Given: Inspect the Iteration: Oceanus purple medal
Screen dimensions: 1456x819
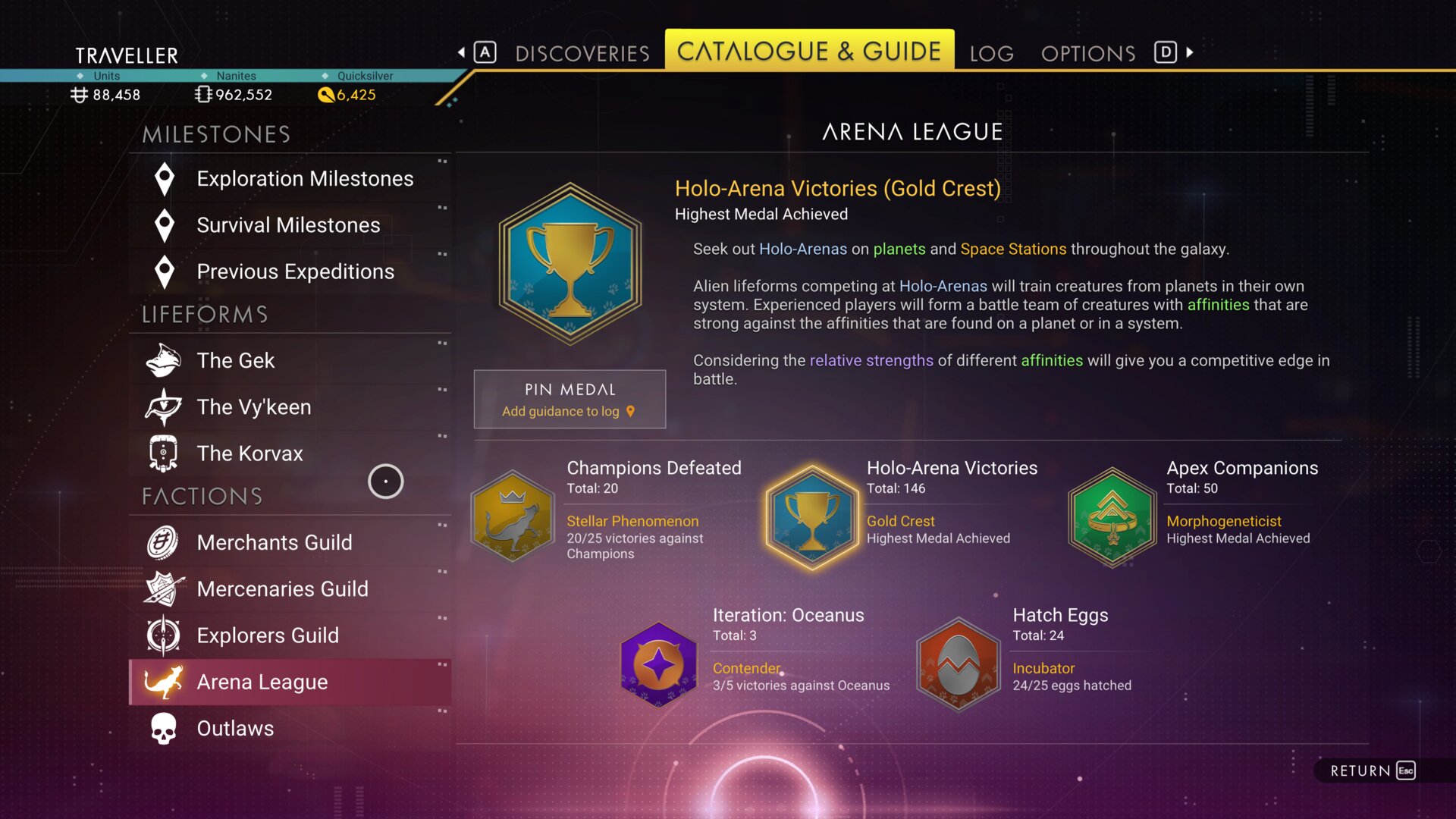Looking at the screenshot, I should (658, 664).
